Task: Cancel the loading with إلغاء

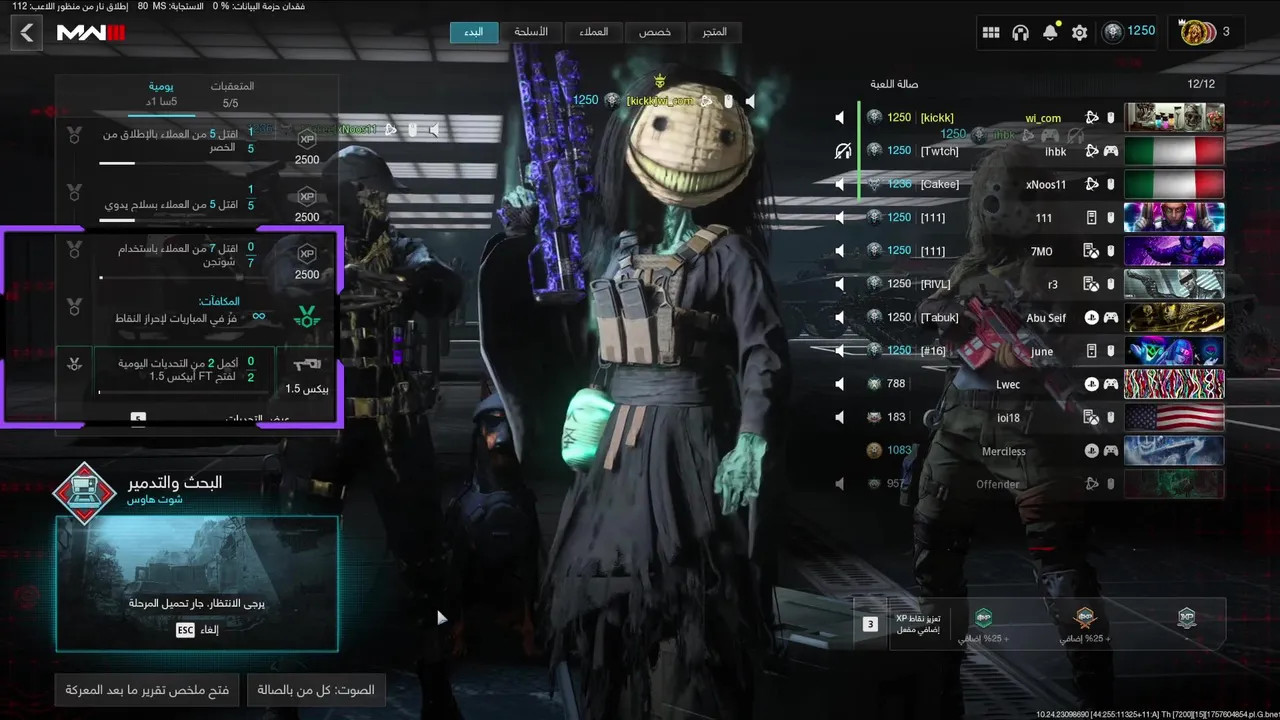Action: (x=198, y=630)
